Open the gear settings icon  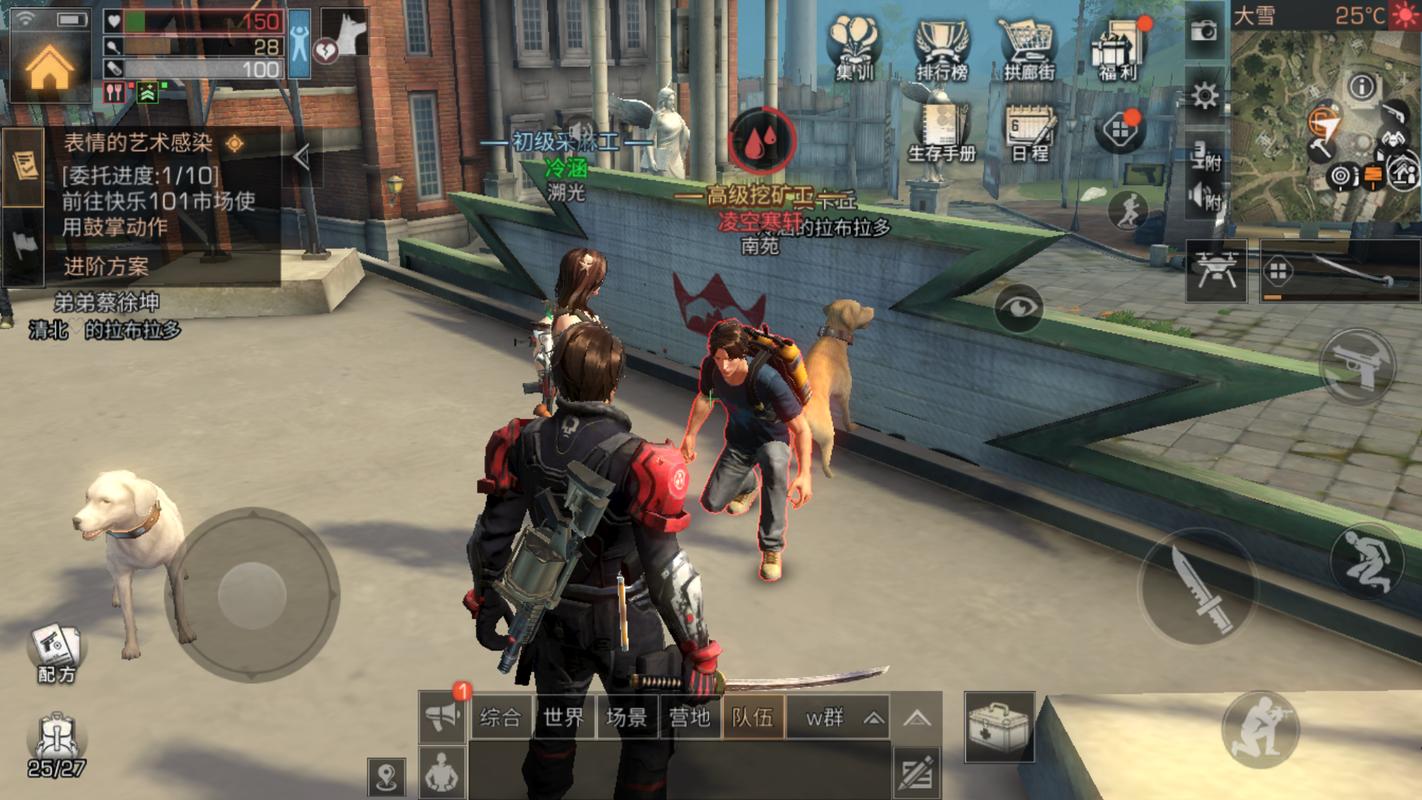1205,96
